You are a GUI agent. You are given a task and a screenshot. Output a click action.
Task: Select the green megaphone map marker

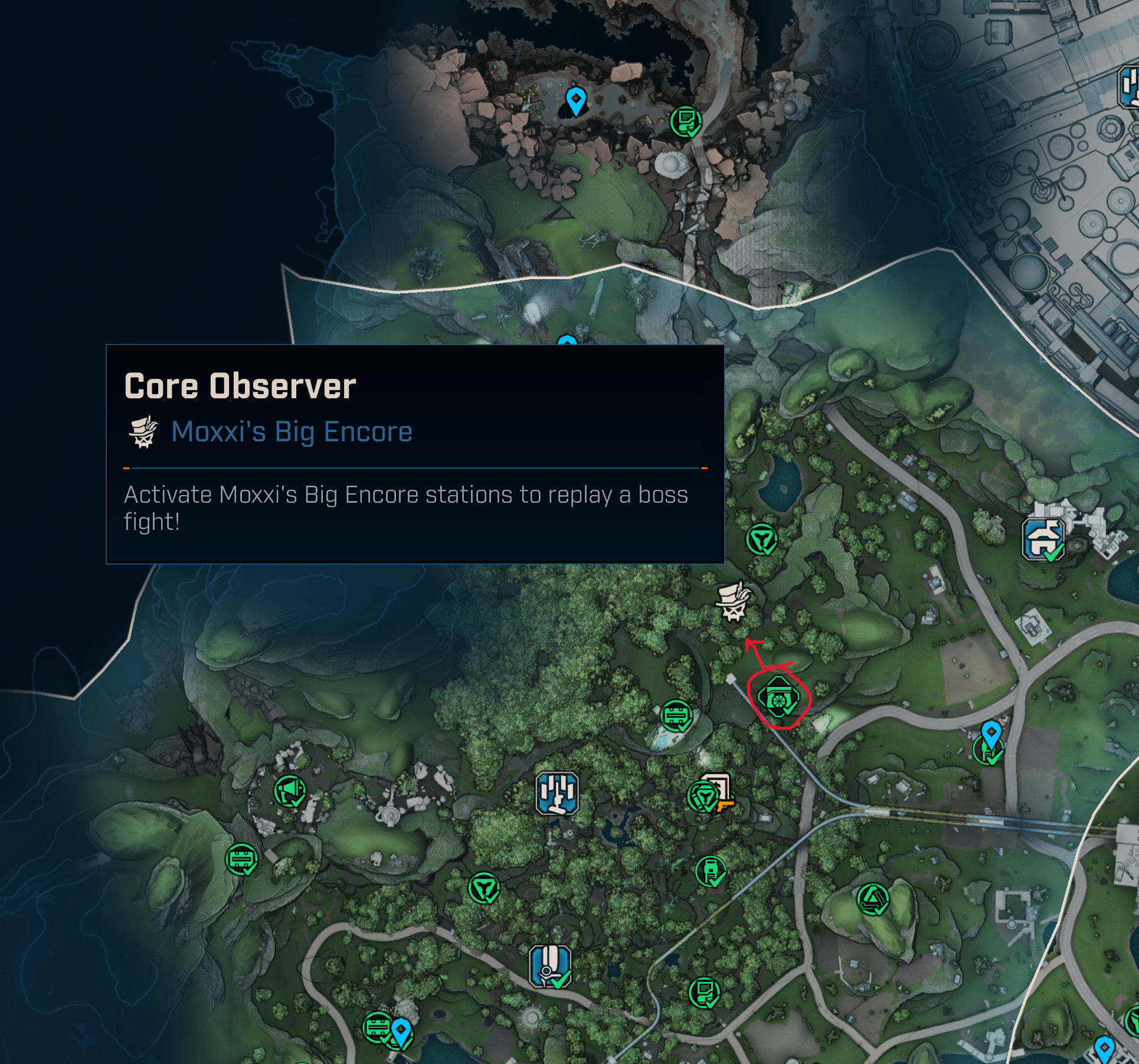point(290,791)
